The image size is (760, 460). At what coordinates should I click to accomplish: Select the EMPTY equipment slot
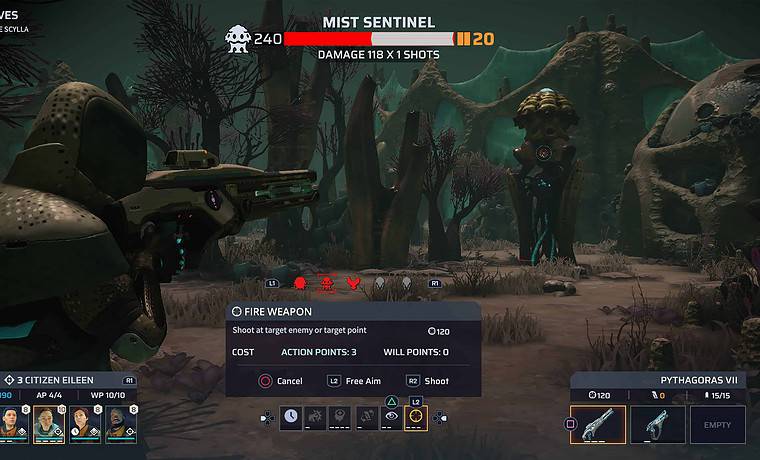[x=717, y=424]
